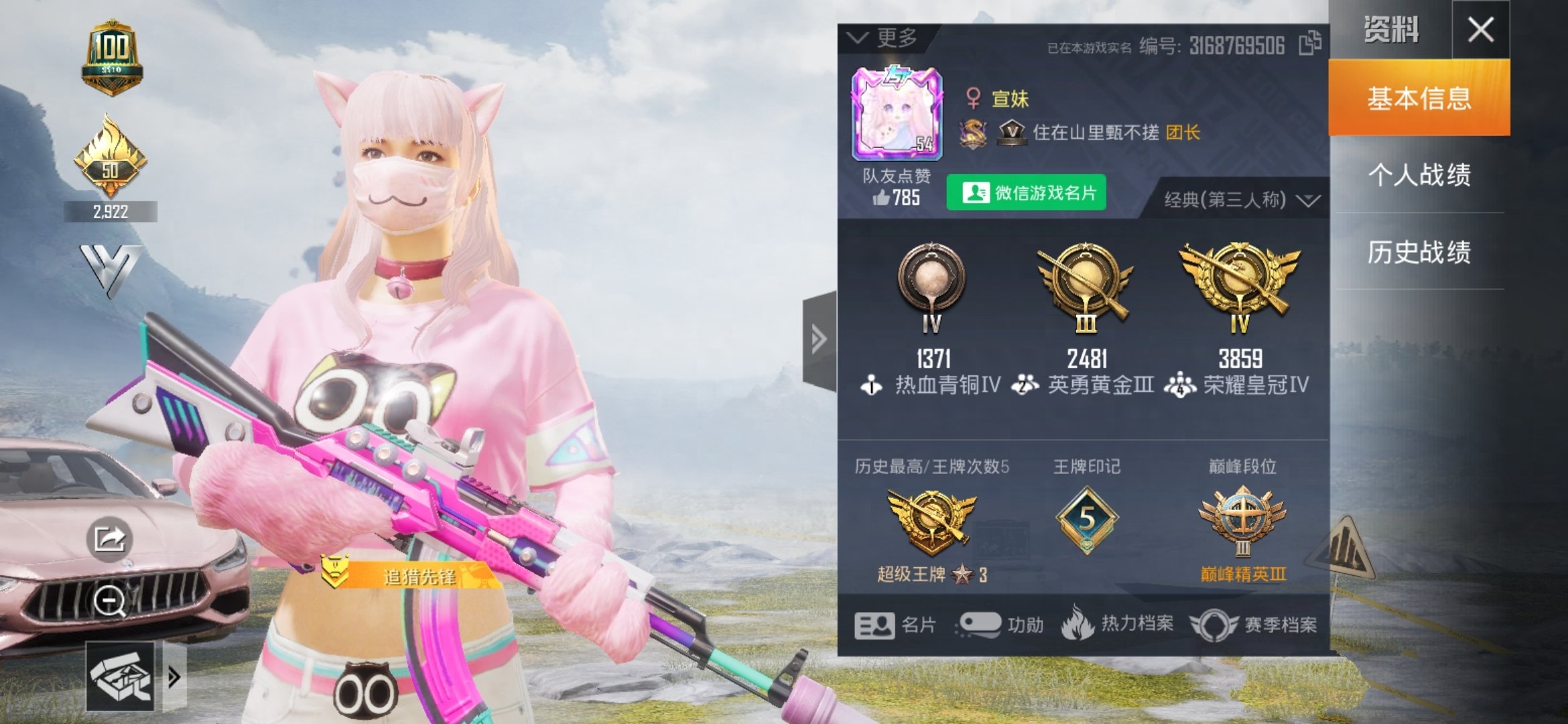Switch to the 基本信息 tab
Screen dimensions: 1568x724
[1419, 99]
